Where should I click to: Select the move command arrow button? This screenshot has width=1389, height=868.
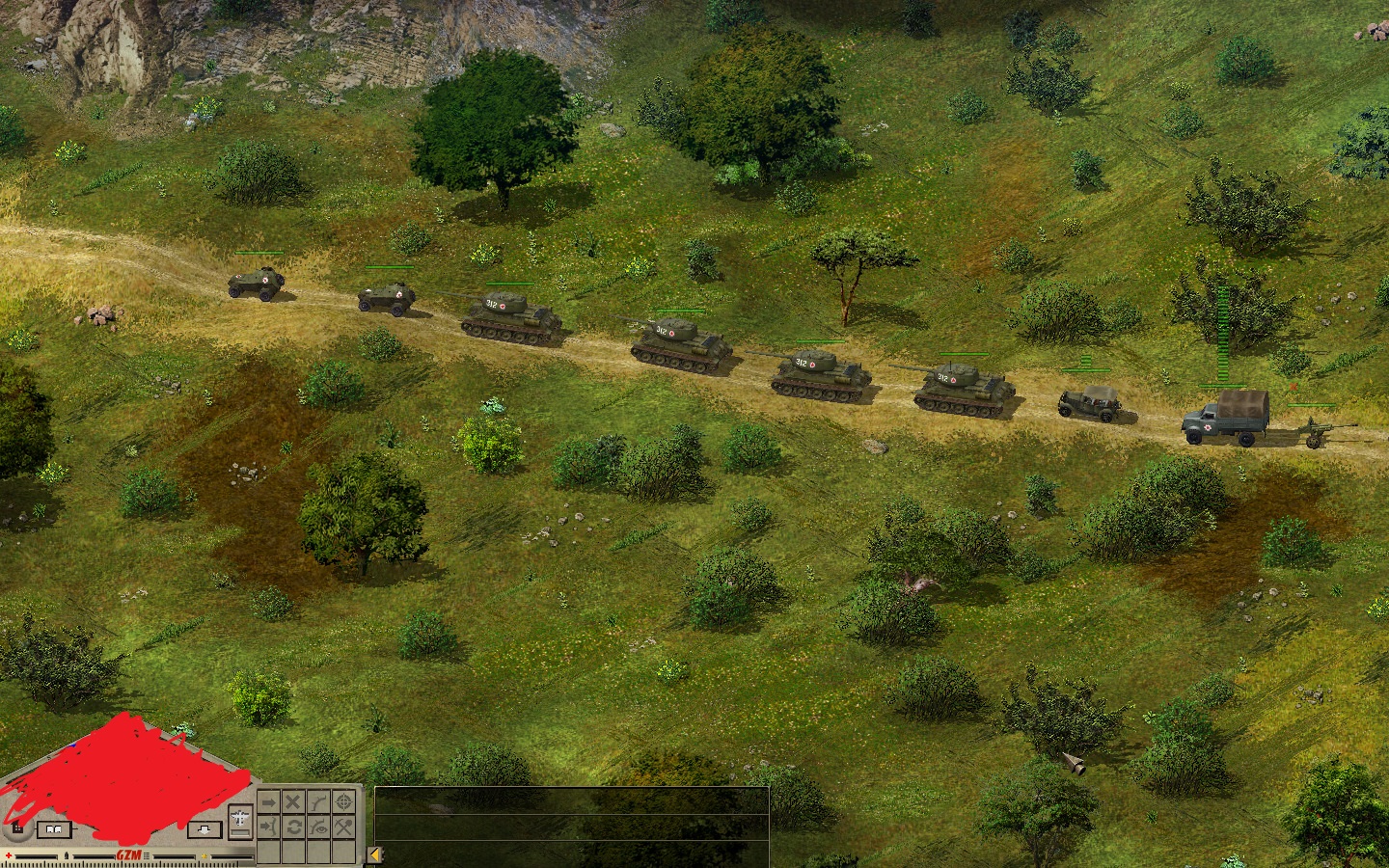point(268,802)
